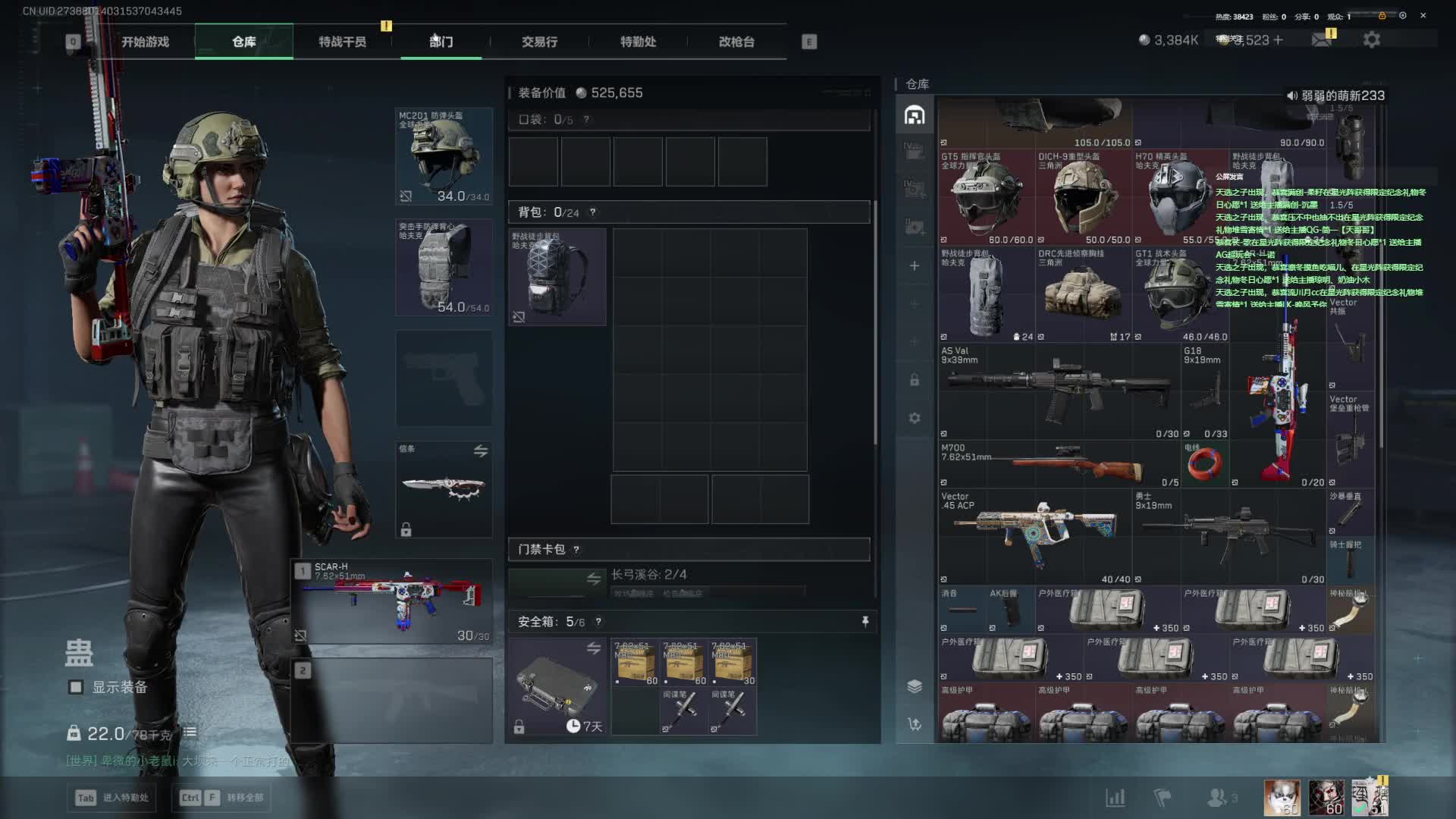Viewport: 1456px width, 819px height.
Task: Open the 特勤处 tab
Action: click(x=638, y=42)
